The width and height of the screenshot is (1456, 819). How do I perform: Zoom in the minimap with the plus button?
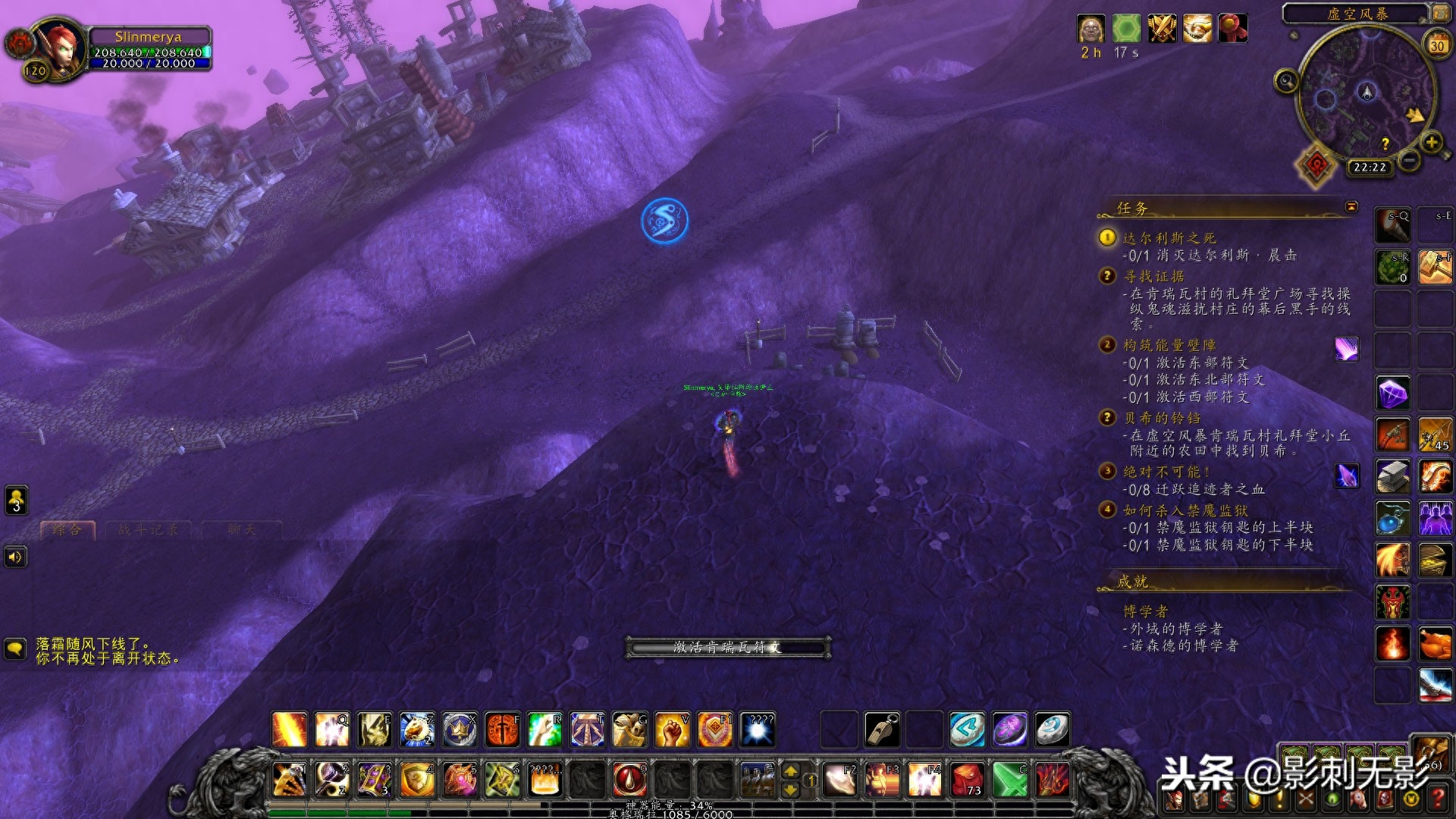click(1431, 142)
